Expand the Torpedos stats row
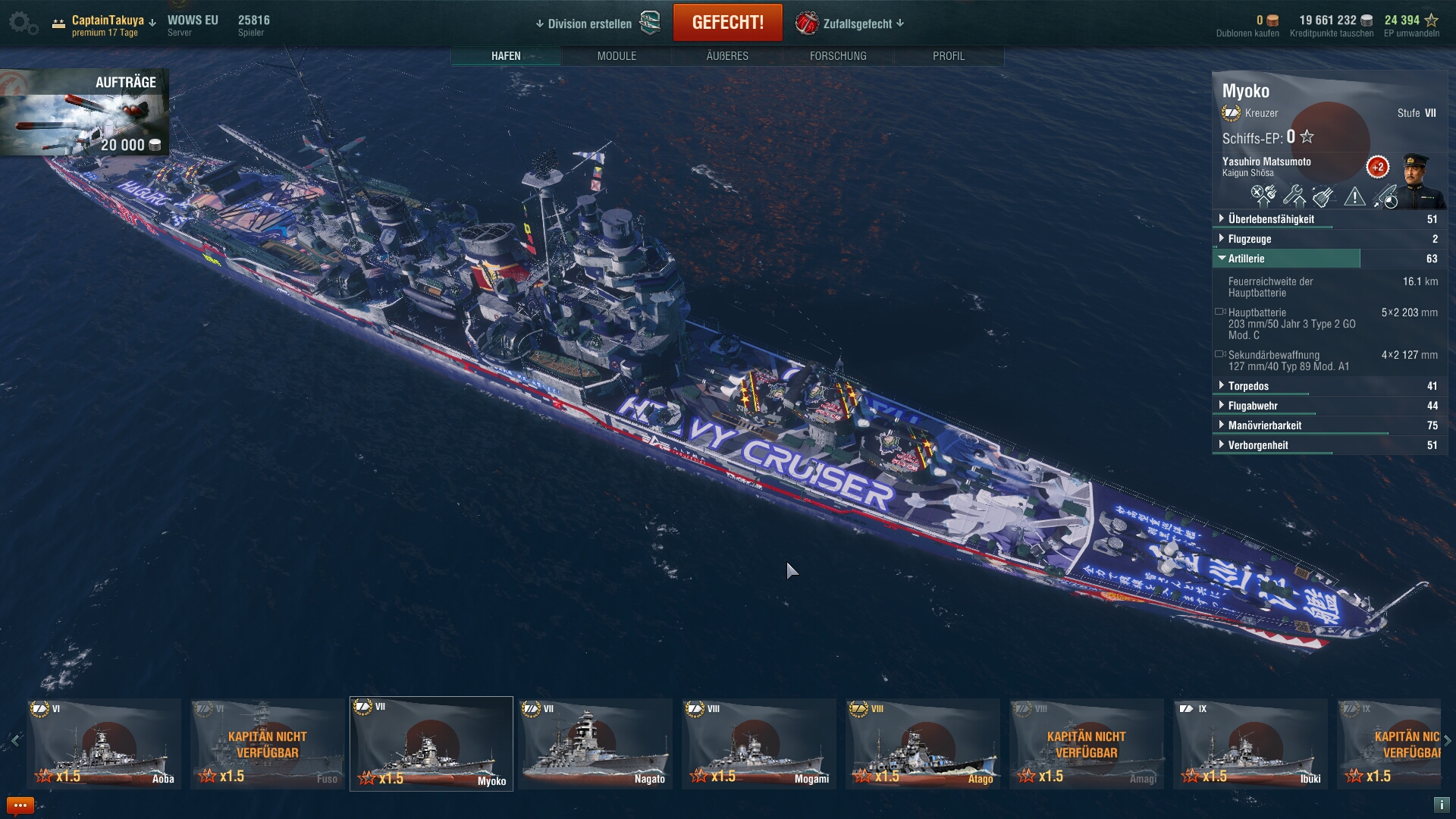The width and height of the screenshot is (1456, 819). tap(1248, 386)
